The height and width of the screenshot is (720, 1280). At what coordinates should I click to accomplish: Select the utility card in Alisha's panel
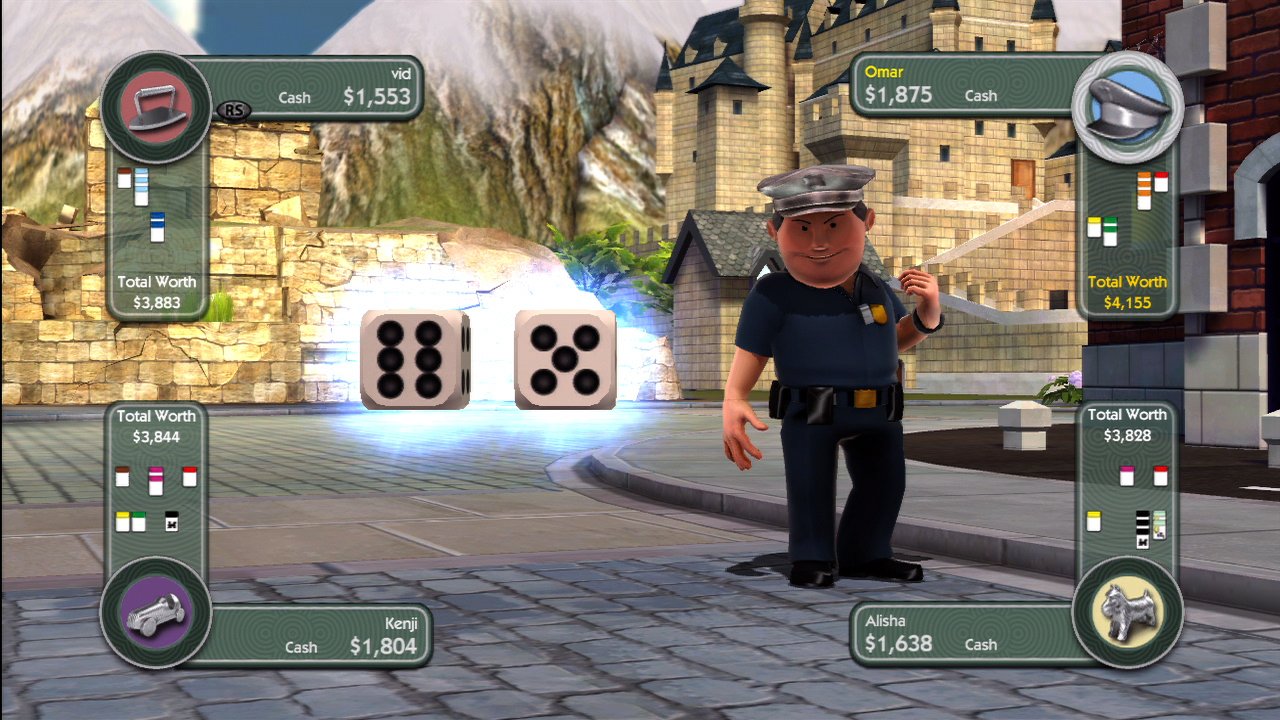[1159, 525]
